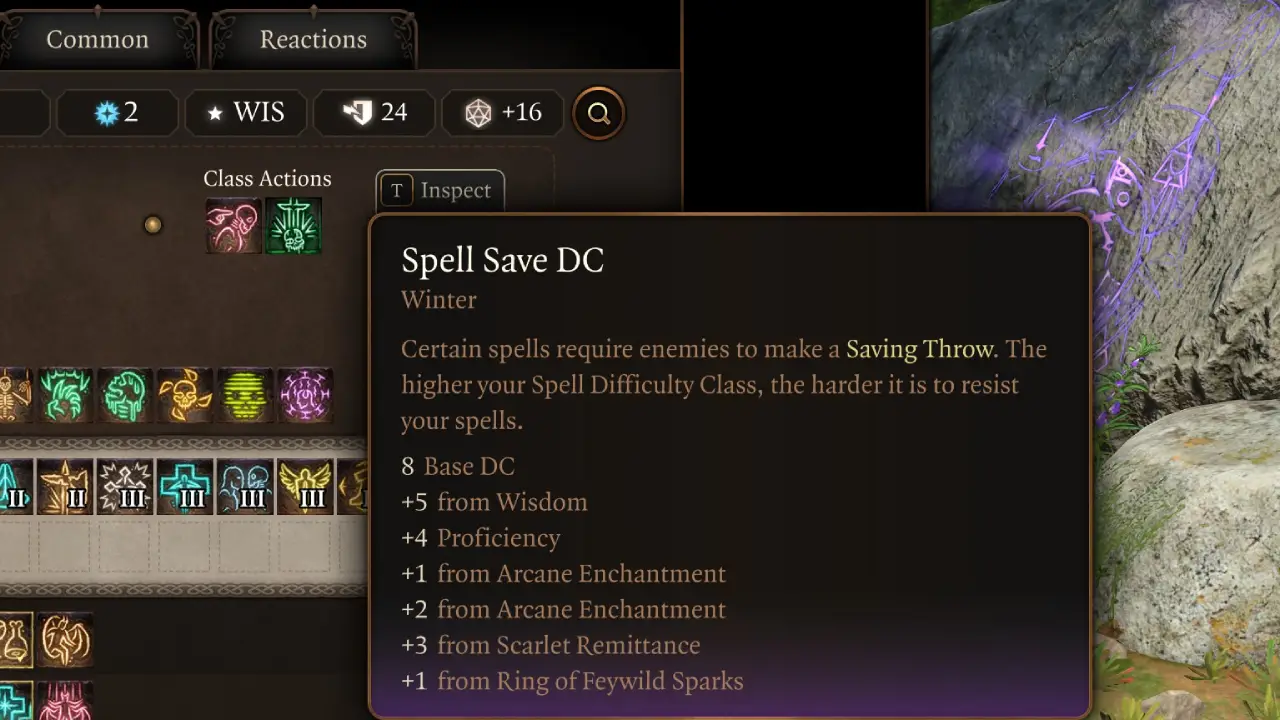Screen dimensions: 1280x720
Task: Click the green skull Class Actions icon
Action: click(x=293, y=226)
